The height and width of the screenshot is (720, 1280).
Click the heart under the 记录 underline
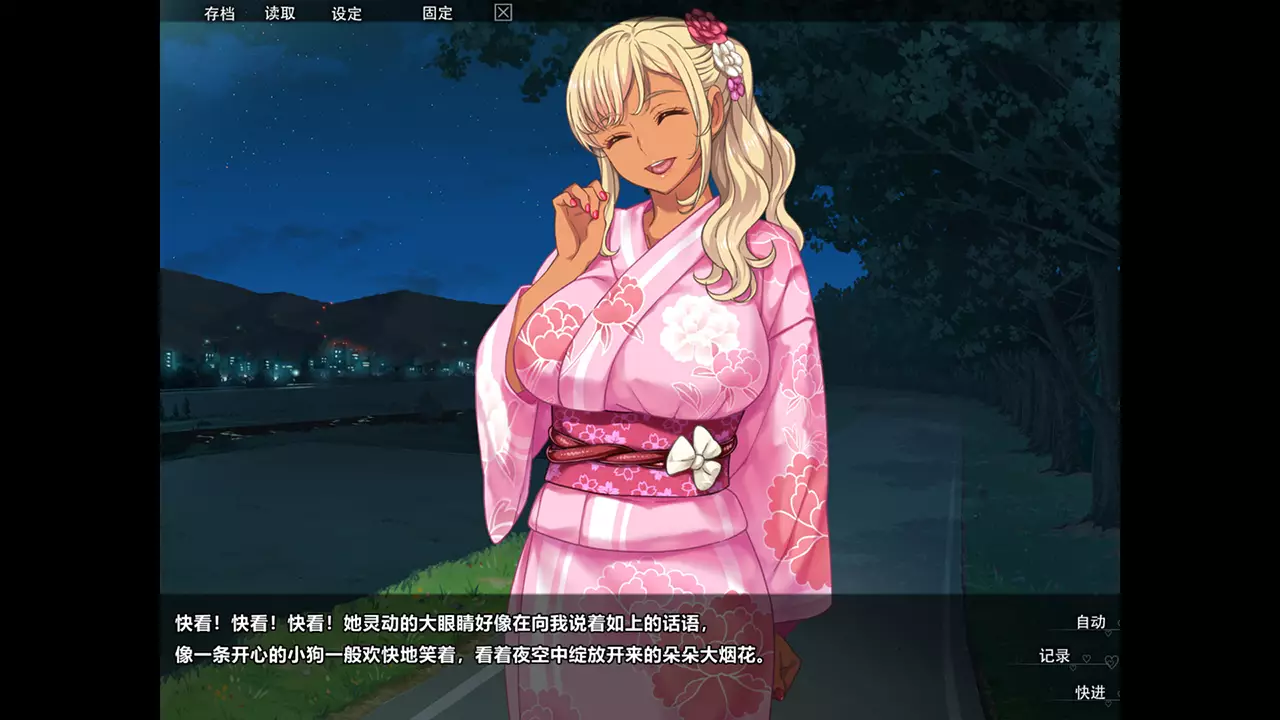[1073, 667]
